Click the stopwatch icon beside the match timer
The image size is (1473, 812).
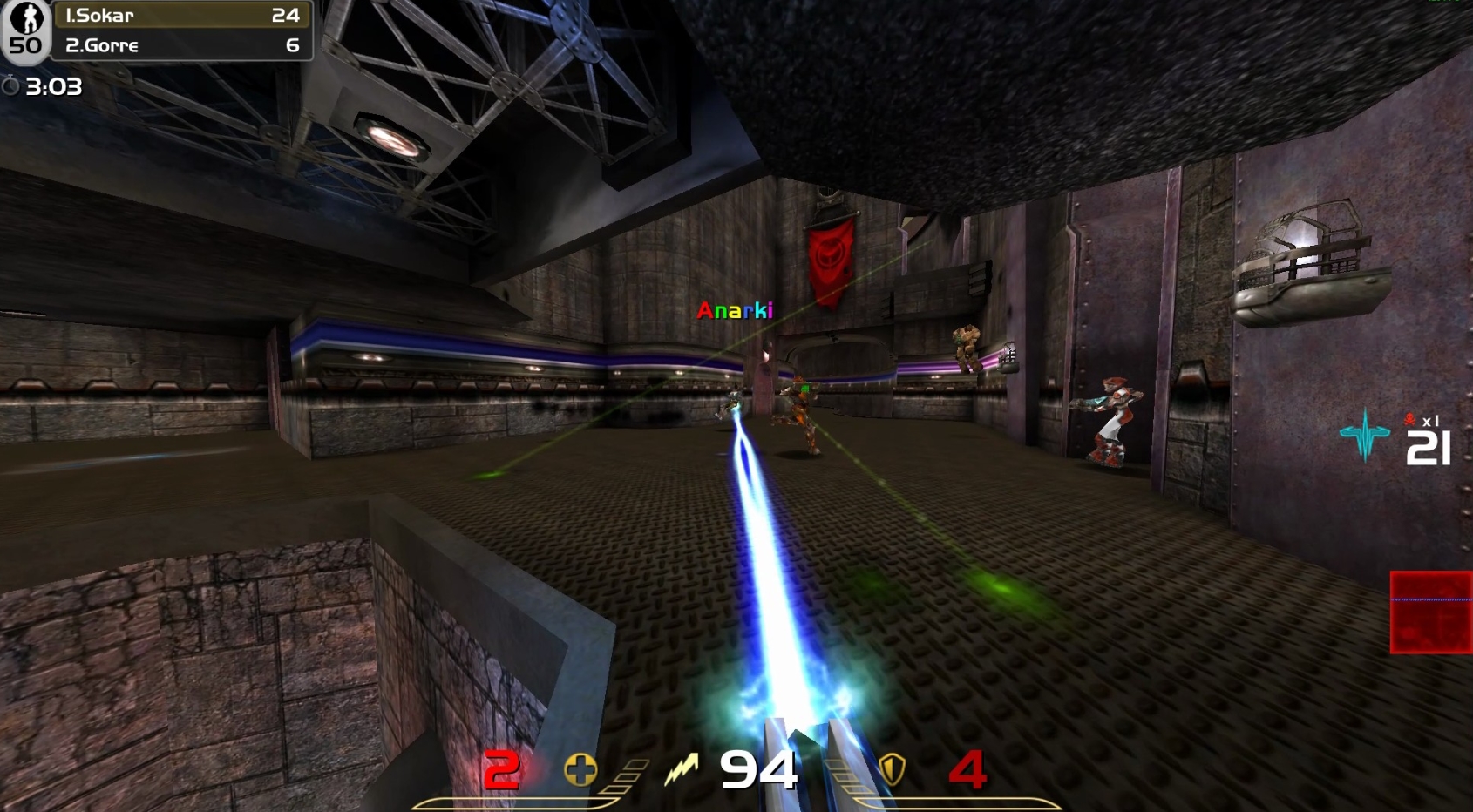pos(12,85)
